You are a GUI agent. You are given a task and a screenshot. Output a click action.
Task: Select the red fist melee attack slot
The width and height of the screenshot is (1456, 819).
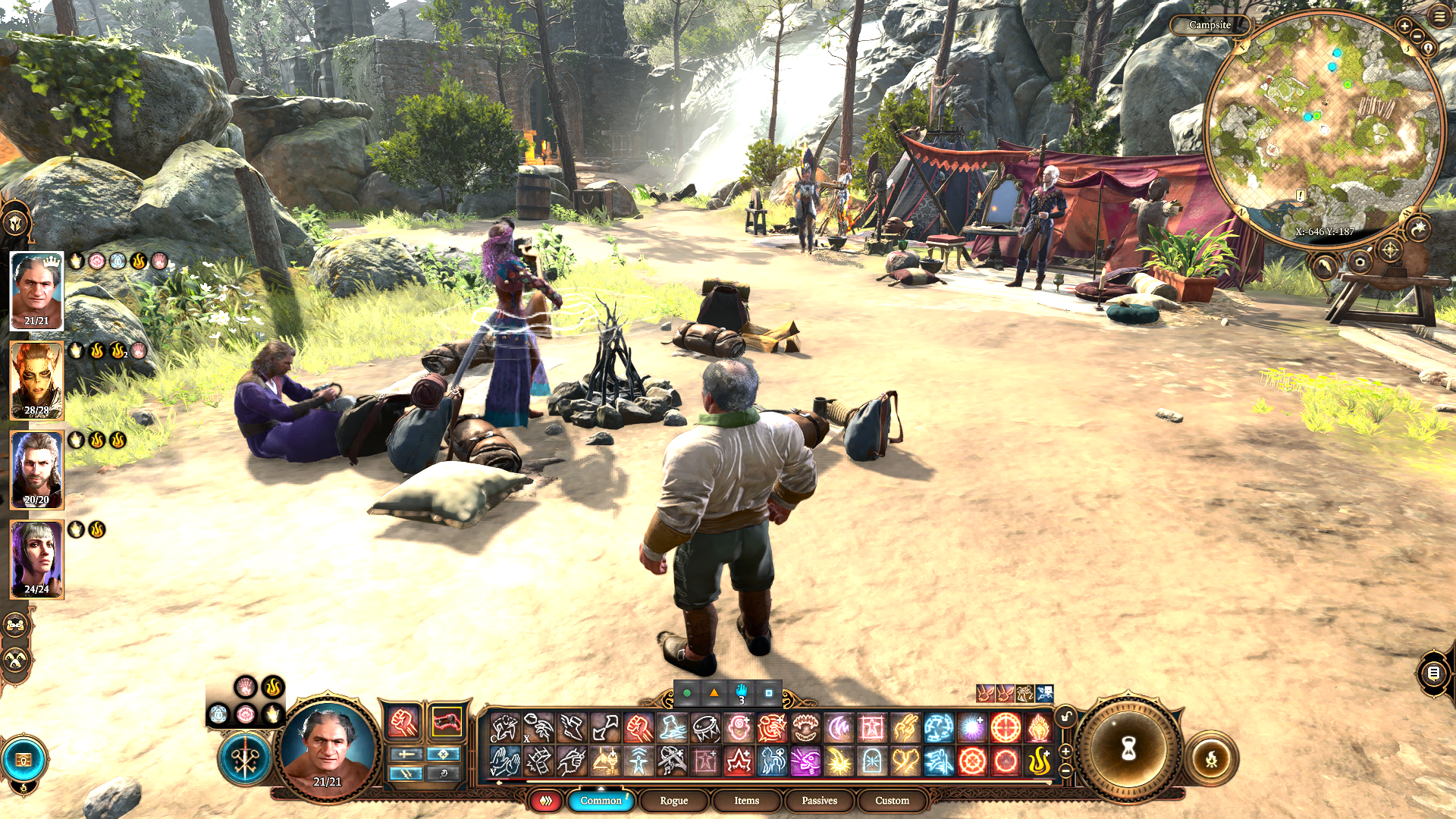[x=403, y=723]
